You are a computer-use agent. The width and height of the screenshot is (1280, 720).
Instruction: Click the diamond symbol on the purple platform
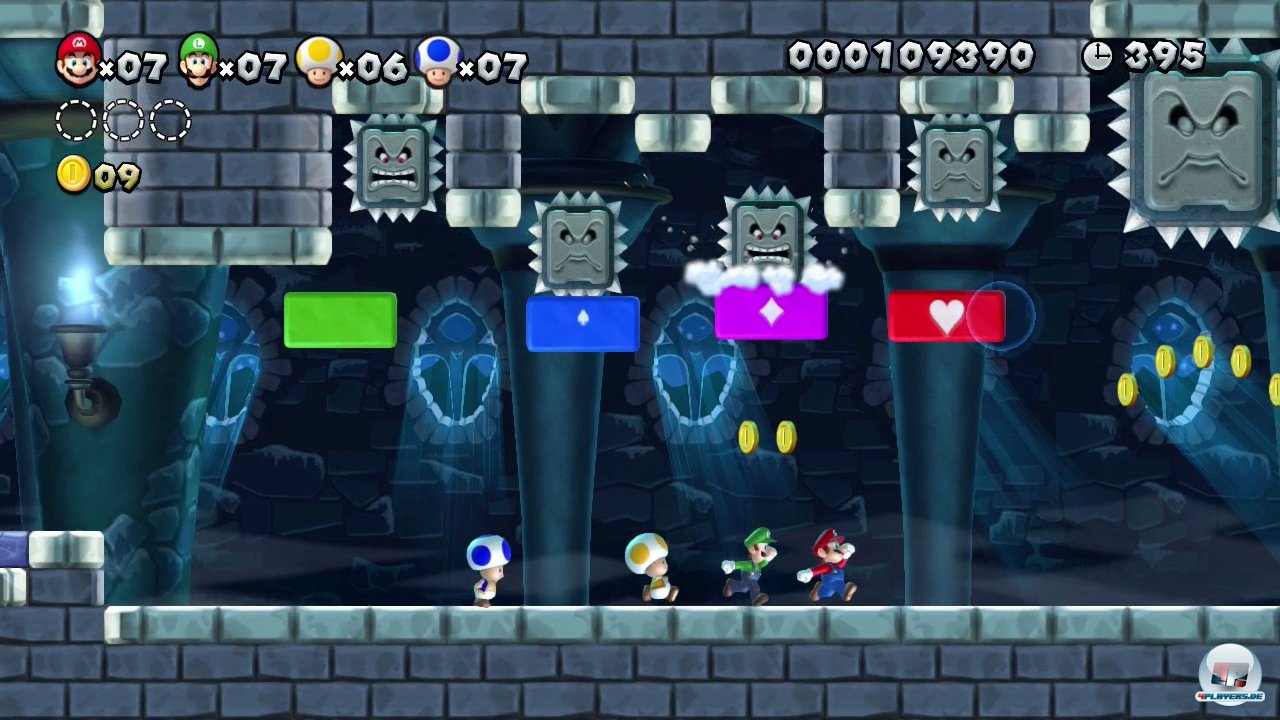pyautogui.click(x=770, y=312)
